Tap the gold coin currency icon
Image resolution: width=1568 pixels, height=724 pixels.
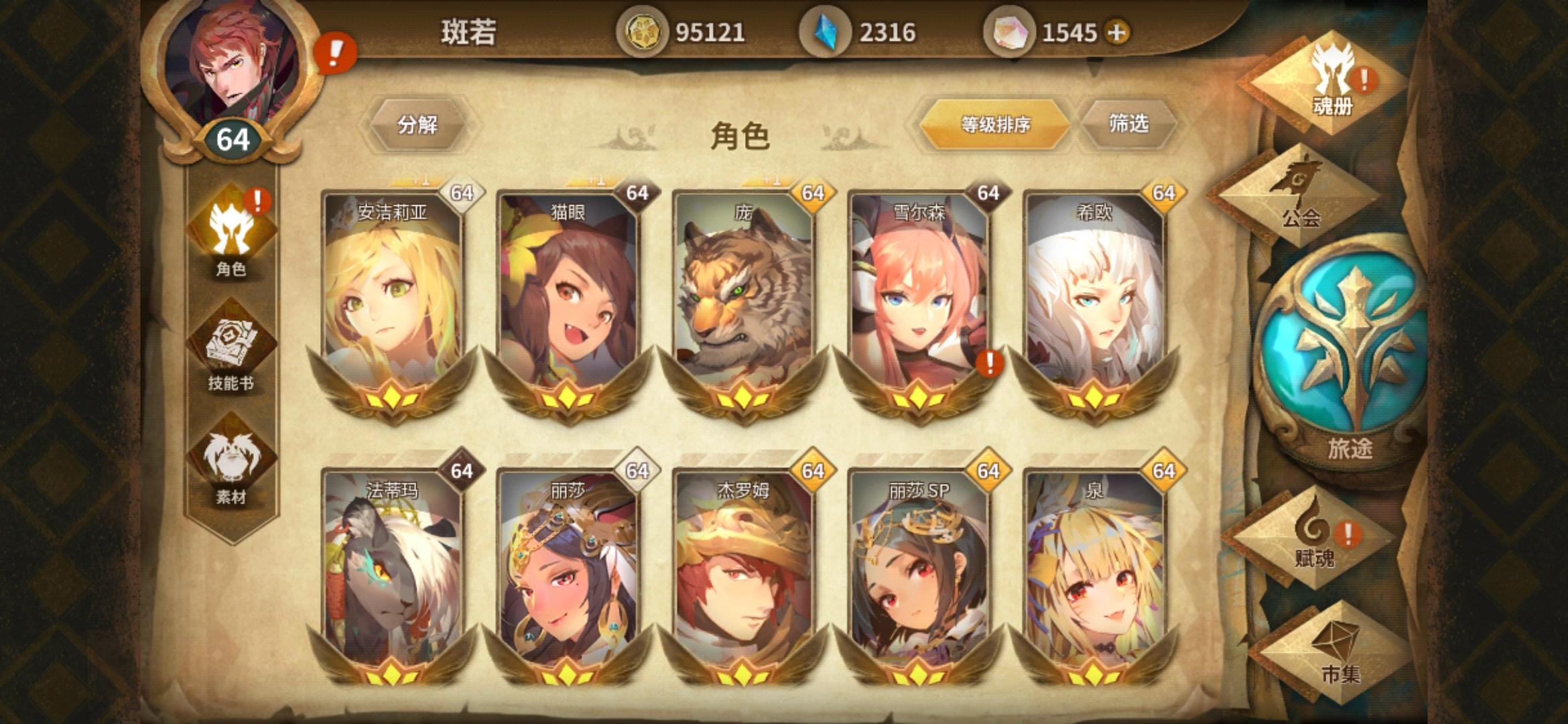(645, 30)
